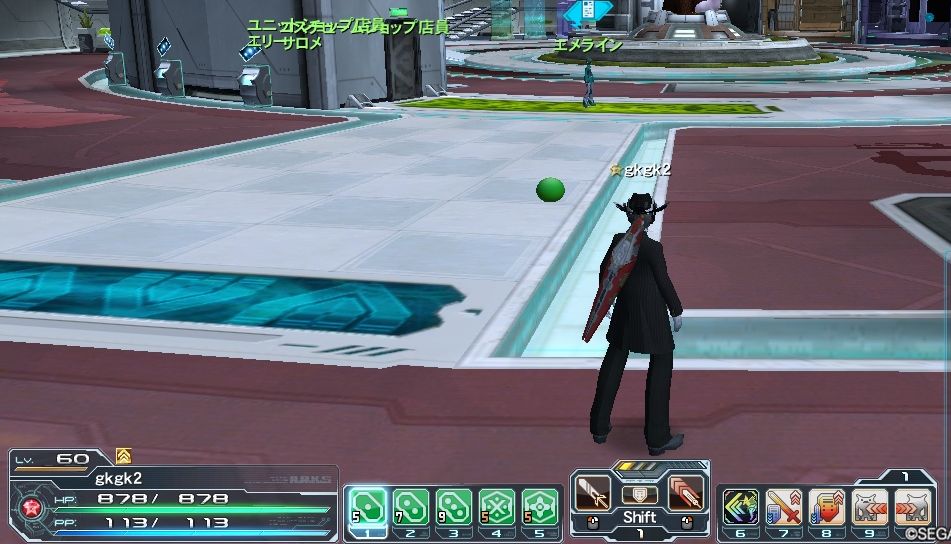Click the right weapon palette photon art icon

[685, 491]
